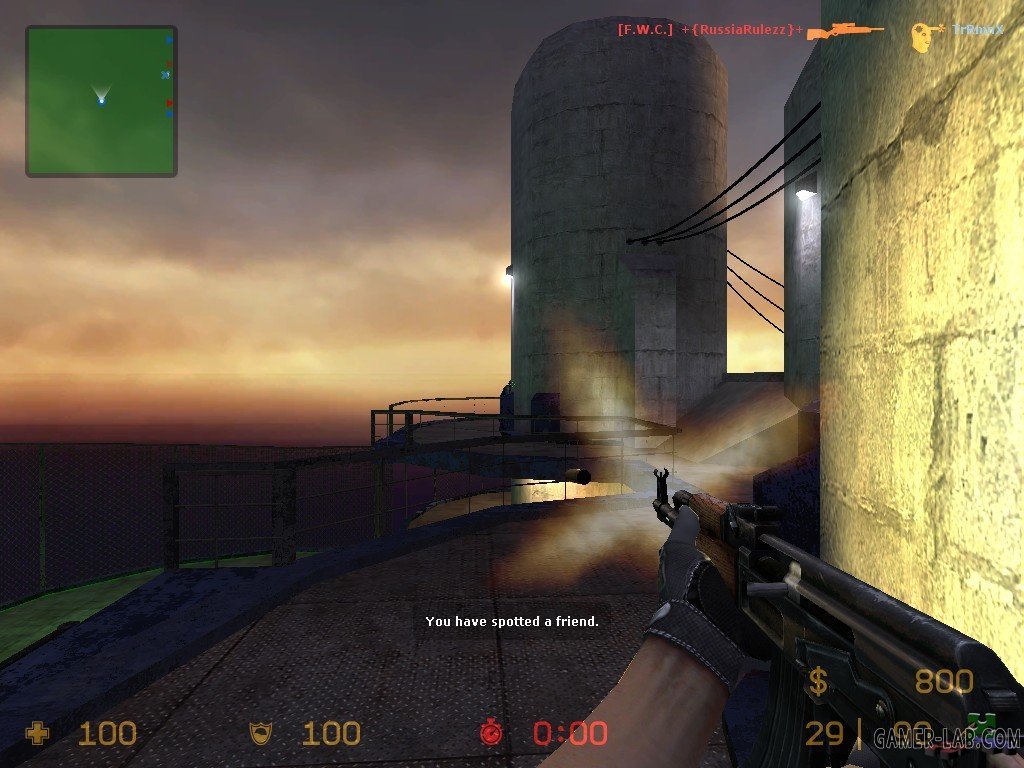Screen dimensions: 1024x768
Task: Click the headshot icon in the kill feed
Action: click(x=926, y=36)
